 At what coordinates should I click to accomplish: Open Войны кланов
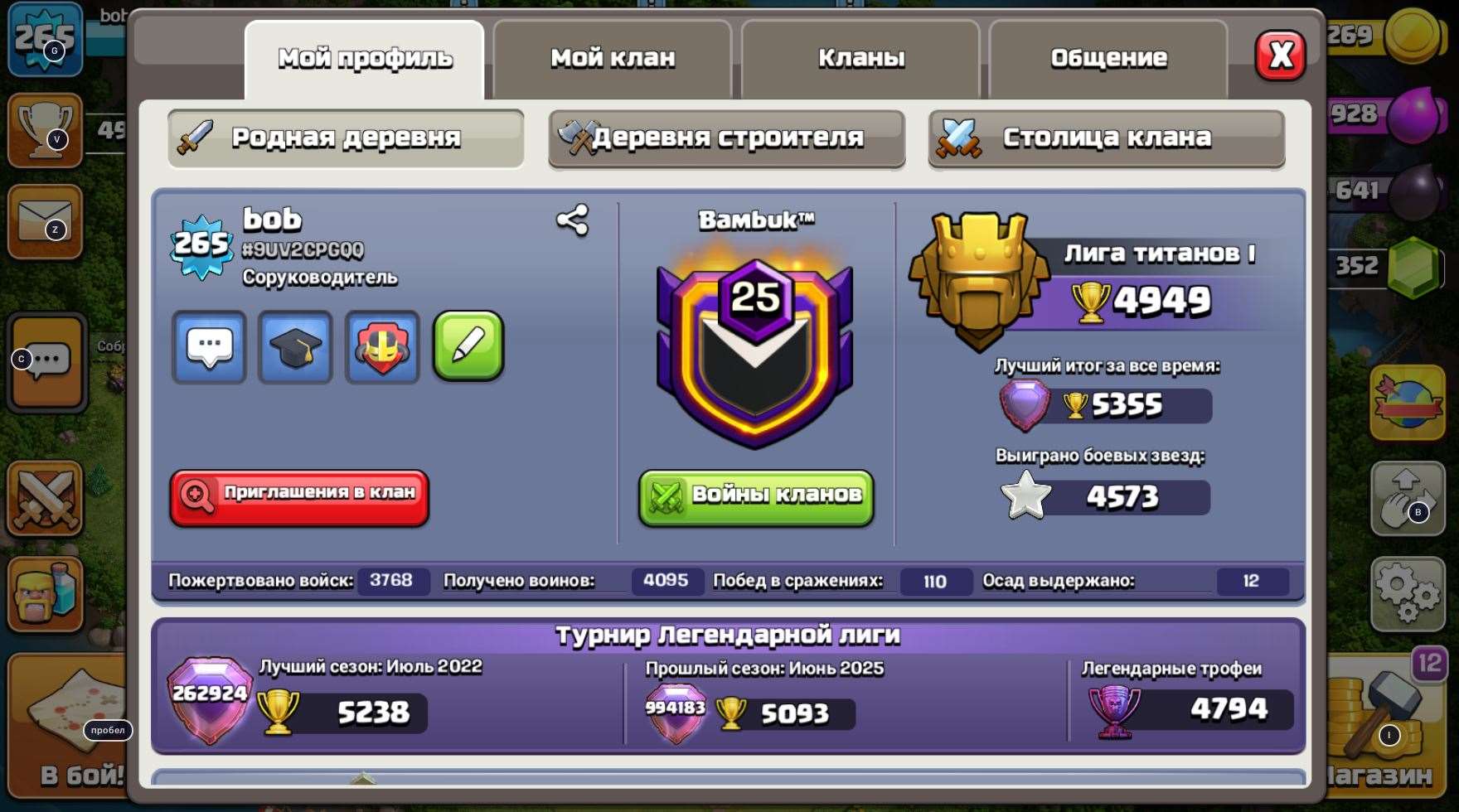(x=755, y=497)
